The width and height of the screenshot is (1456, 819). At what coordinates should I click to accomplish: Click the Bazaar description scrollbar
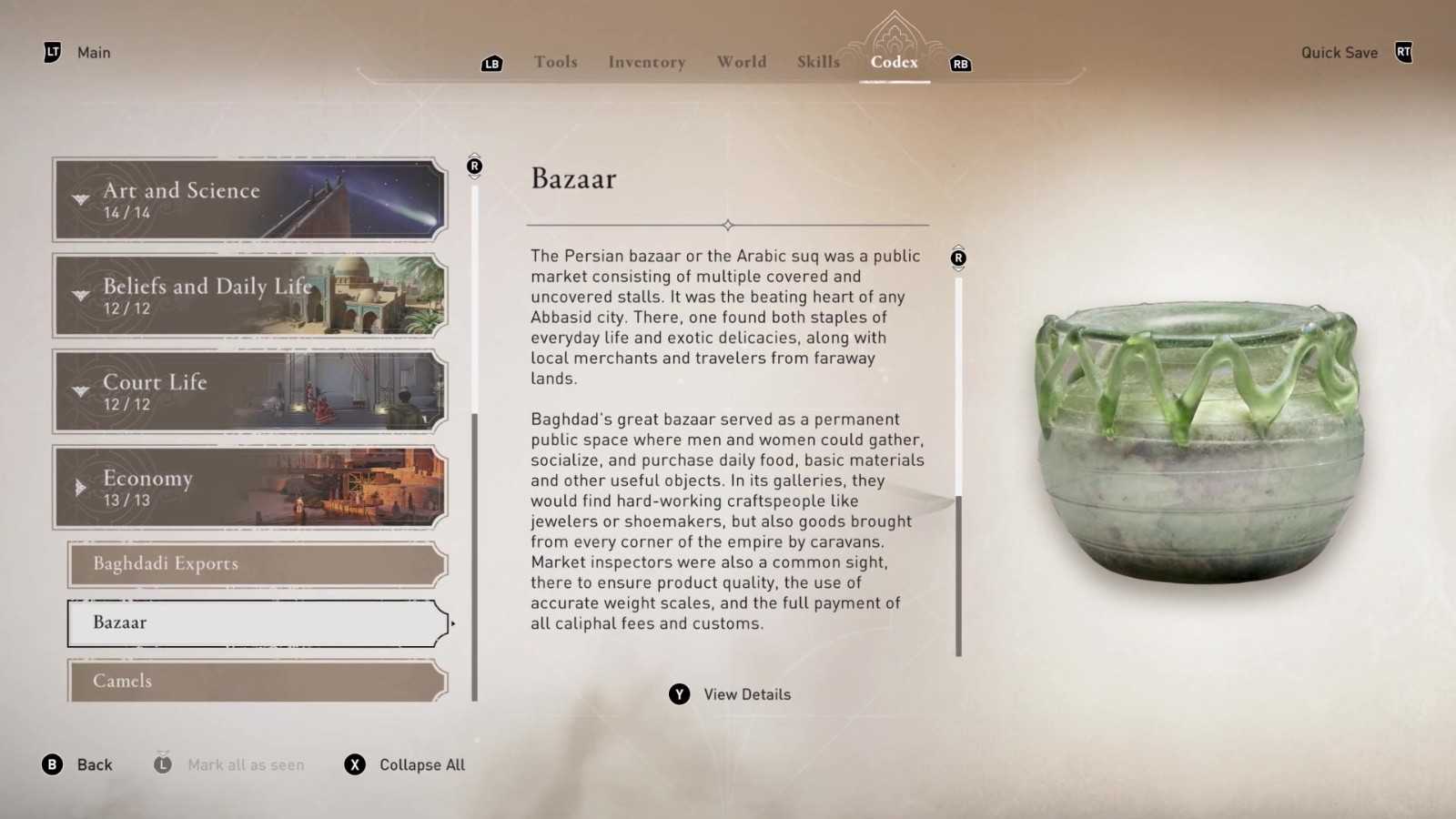coord(958,573)
